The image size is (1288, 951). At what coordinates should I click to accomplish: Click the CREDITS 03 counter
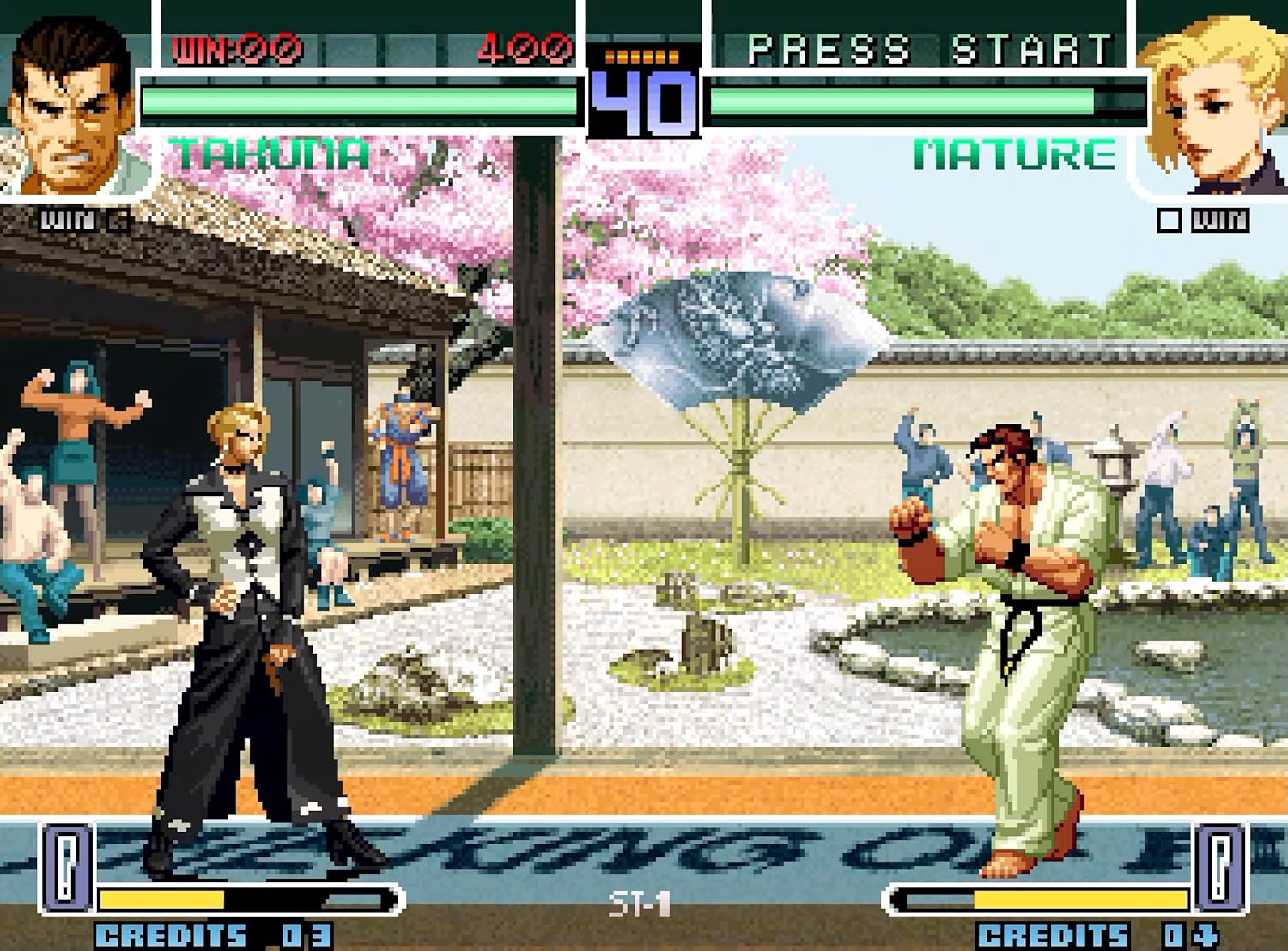click(209, 936)
